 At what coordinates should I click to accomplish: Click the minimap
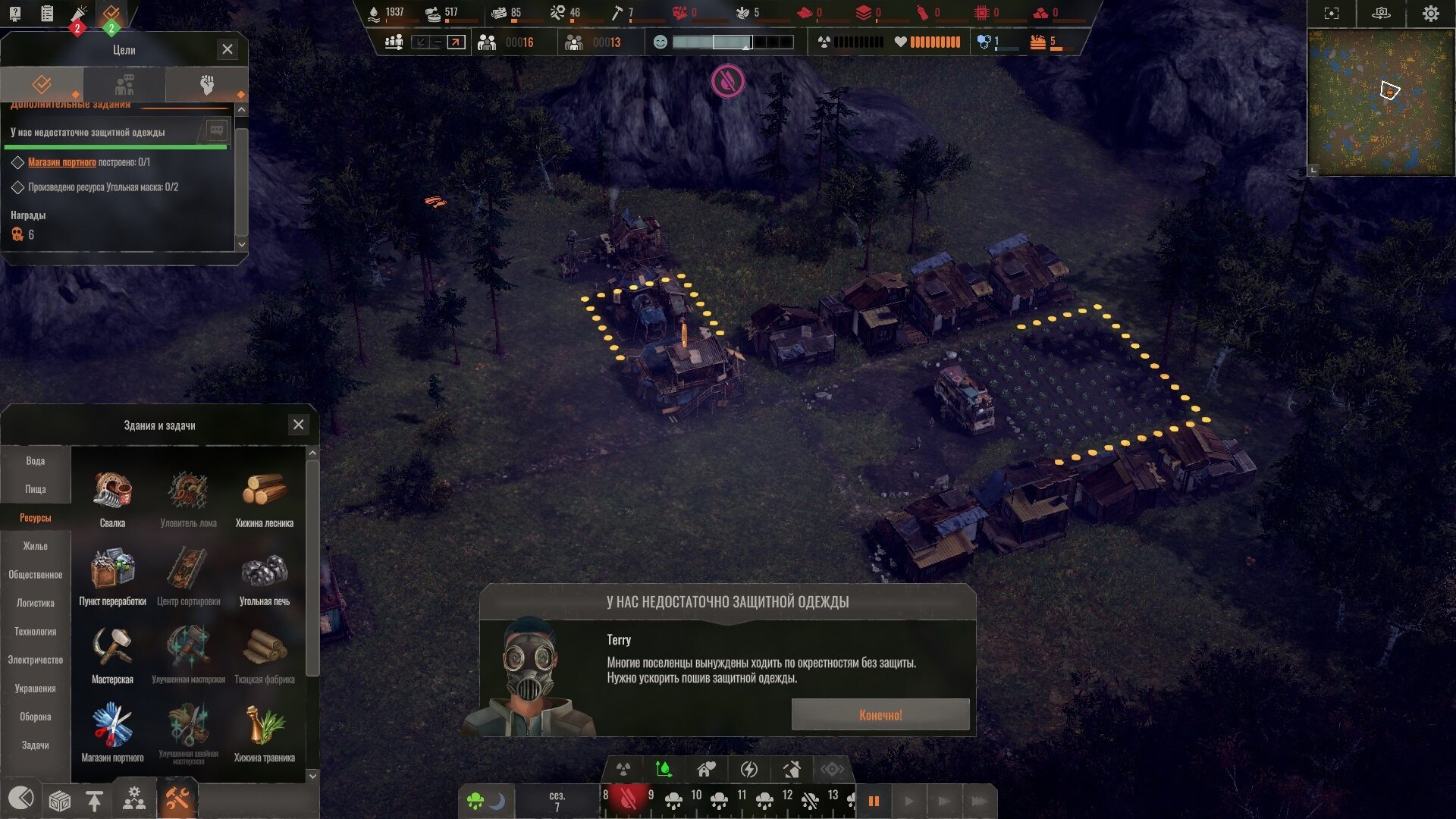pos(1380,102)
